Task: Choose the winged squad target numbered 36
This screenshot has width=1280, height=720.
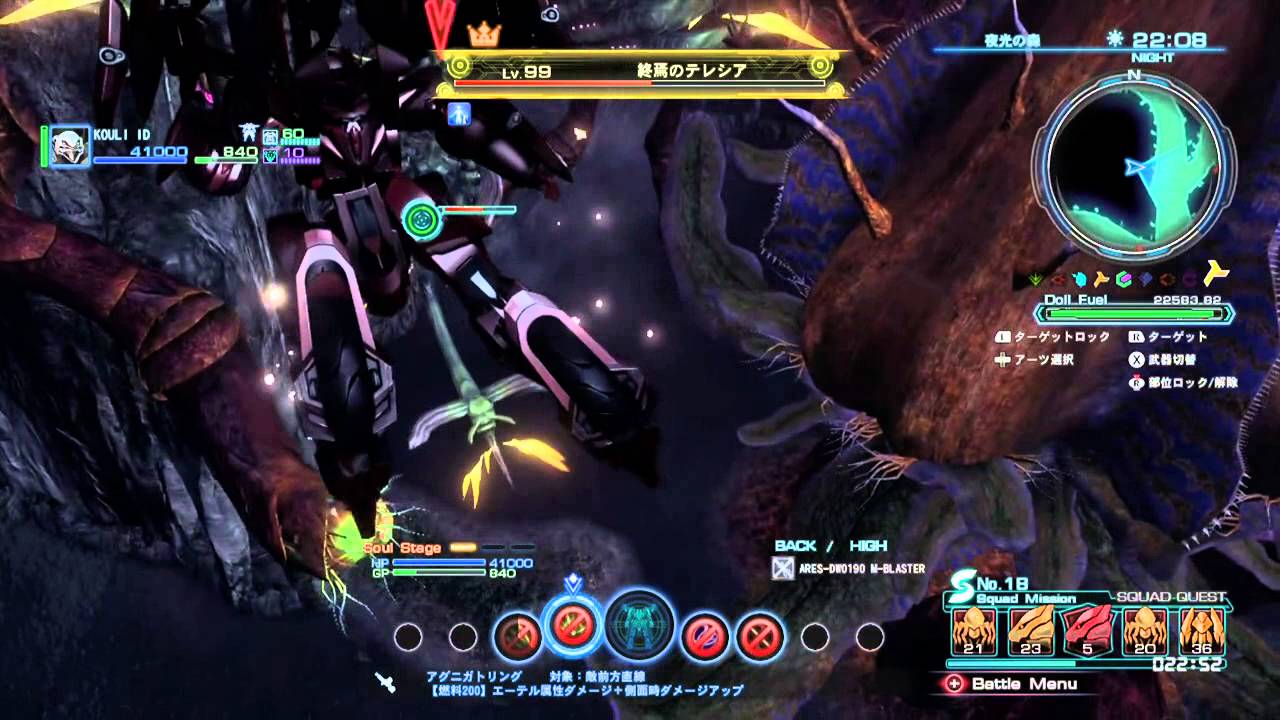Action: 1202,630
